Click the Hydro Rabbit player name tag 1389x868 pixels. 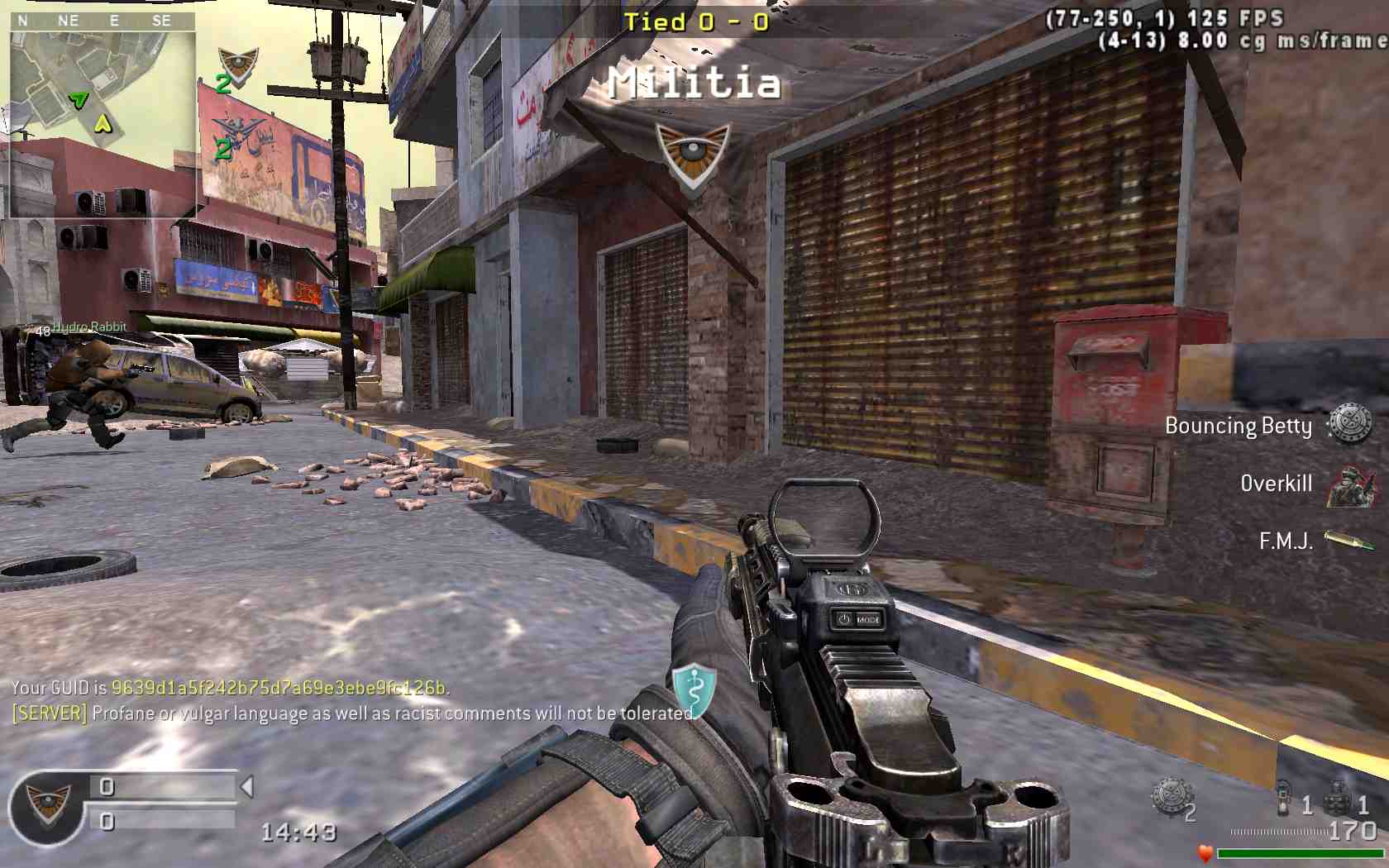pyautogui.click(x=89, y=327)
